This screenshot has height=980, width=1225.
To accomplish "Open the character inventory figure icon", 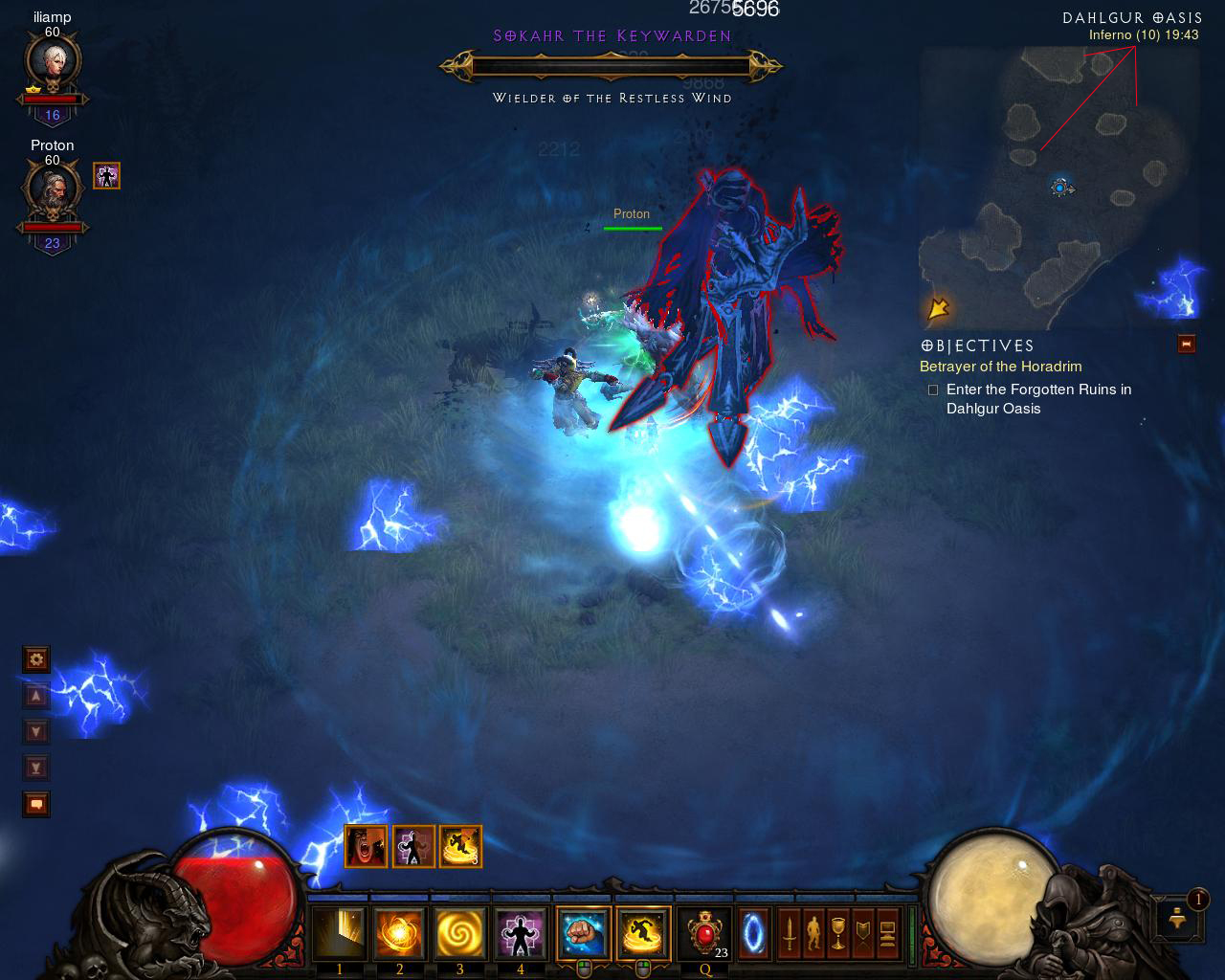I will click(x=813, y=933).
